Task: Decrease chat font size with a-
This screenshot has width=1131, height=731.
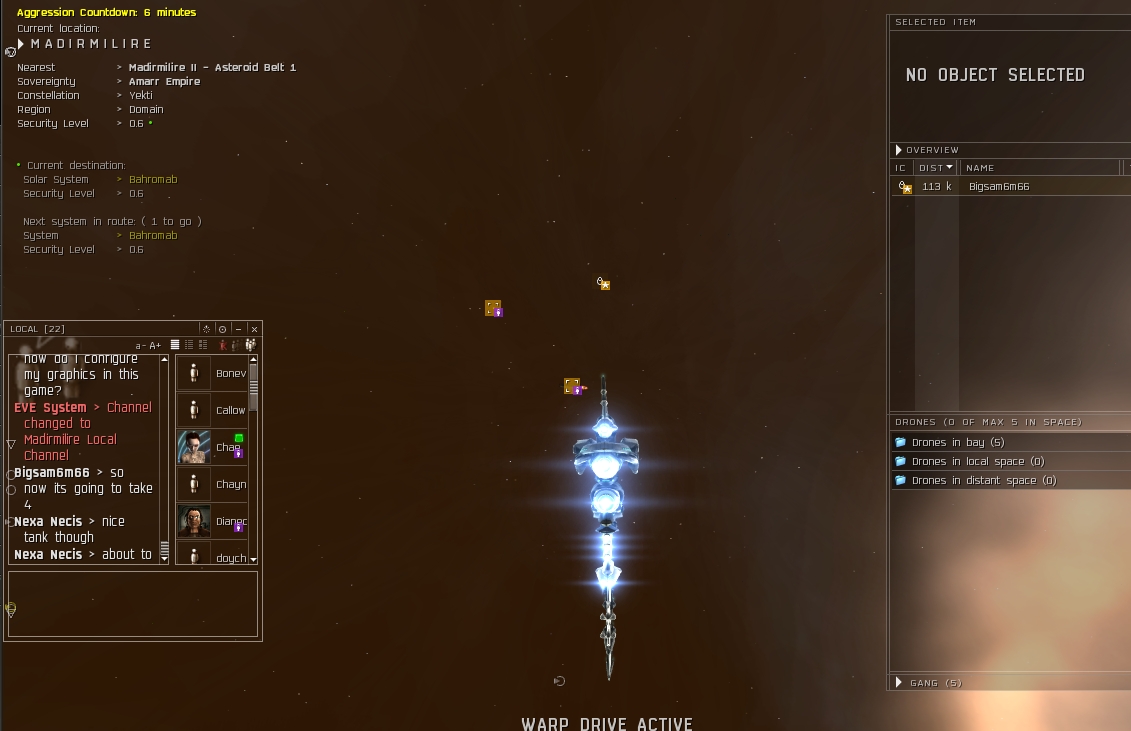Action: pyautogui.click(x=141, y=346)
